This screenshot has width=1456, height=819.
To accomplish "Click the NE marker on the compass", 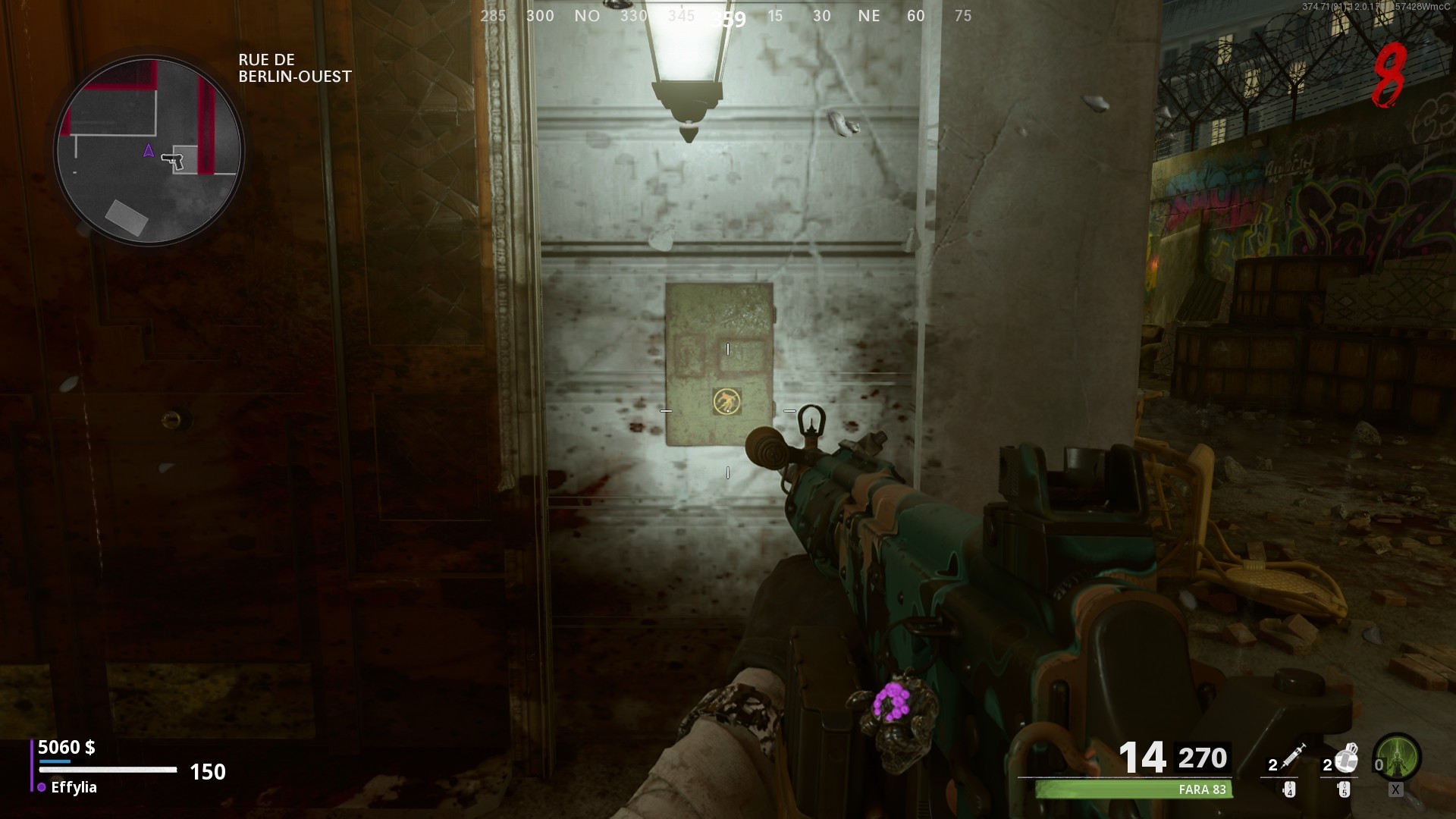I will [870, 15].
